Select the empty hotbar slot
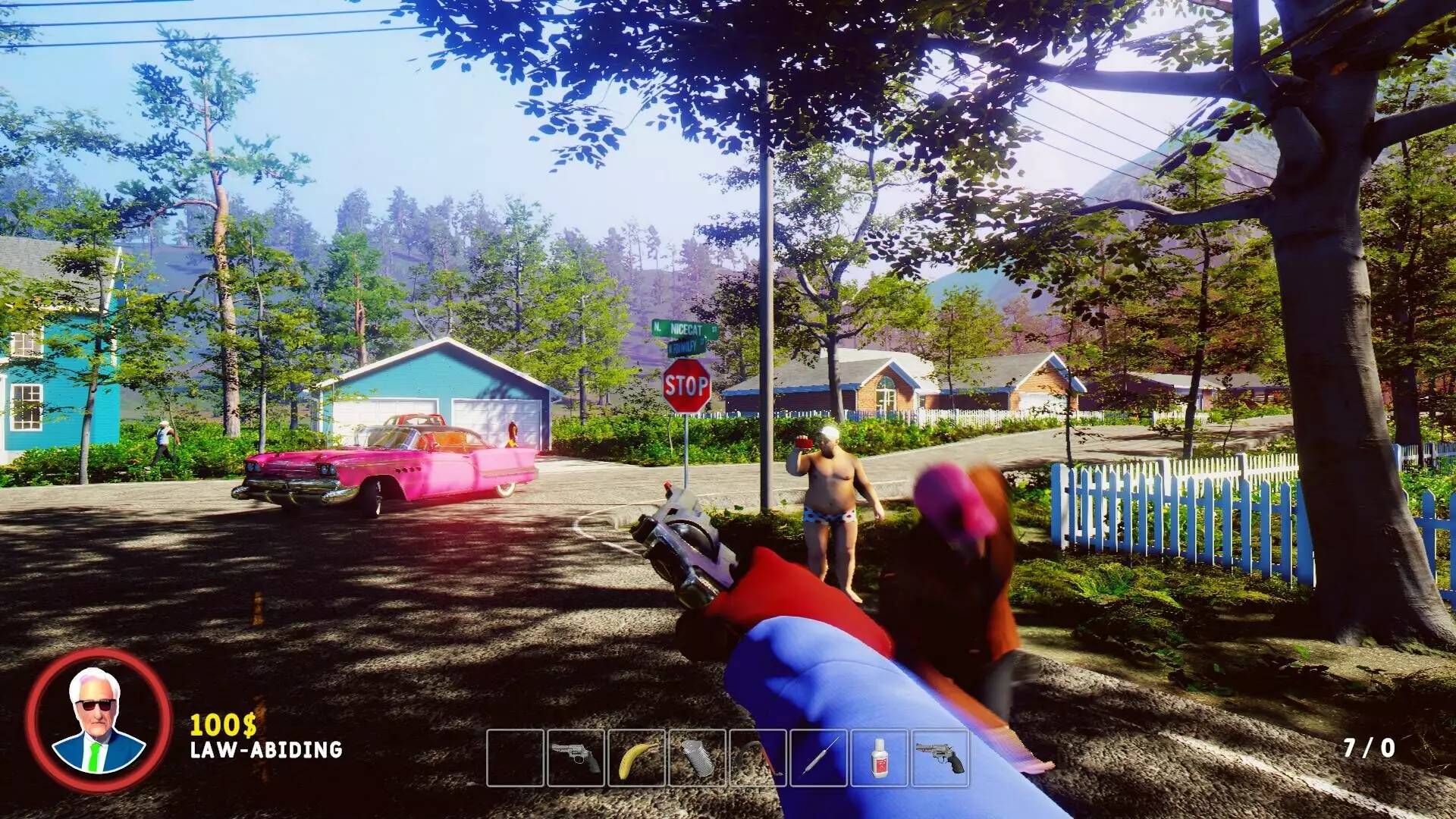 click(515, 758)
